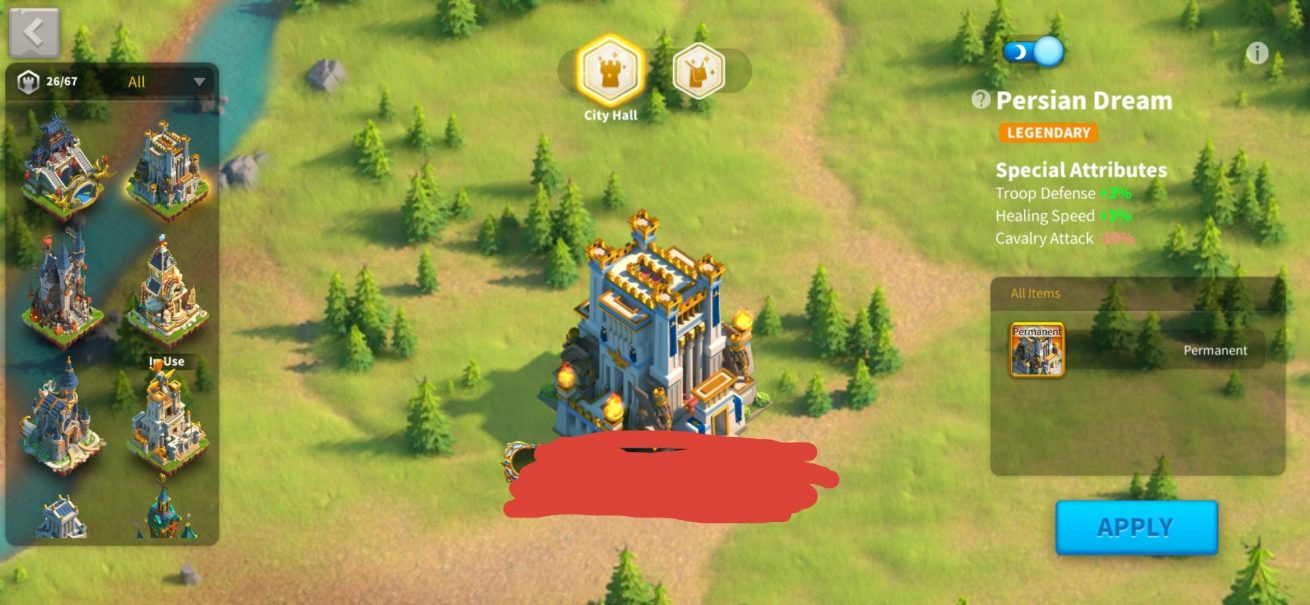The height and width of the screenshot is (605, 1310).
Task: Select the Permanent item icon
Action: coord(1037,349)
